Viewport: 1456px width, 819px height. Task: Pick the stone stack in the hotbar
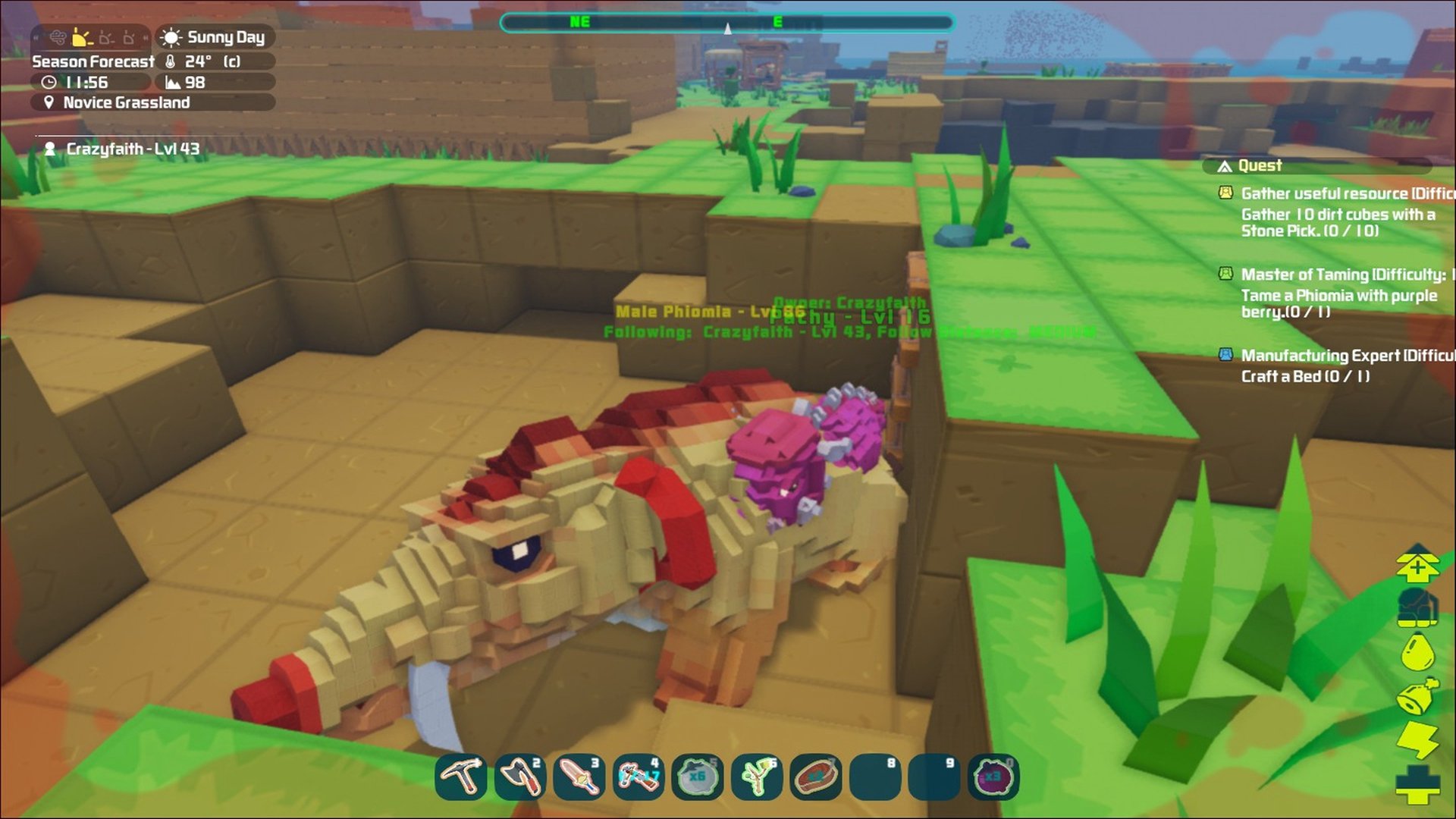point(697,777)
